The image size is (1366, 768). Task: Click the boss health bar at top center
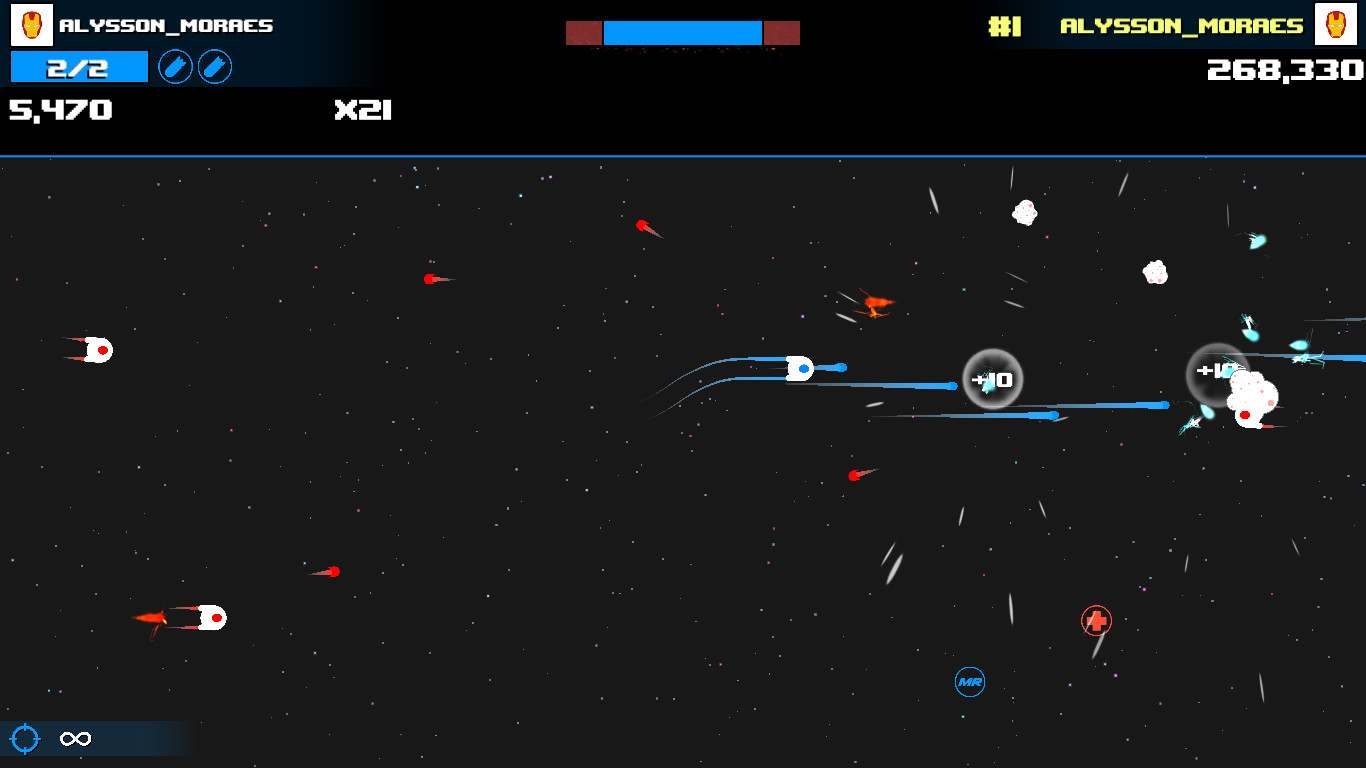coord(683,32)
